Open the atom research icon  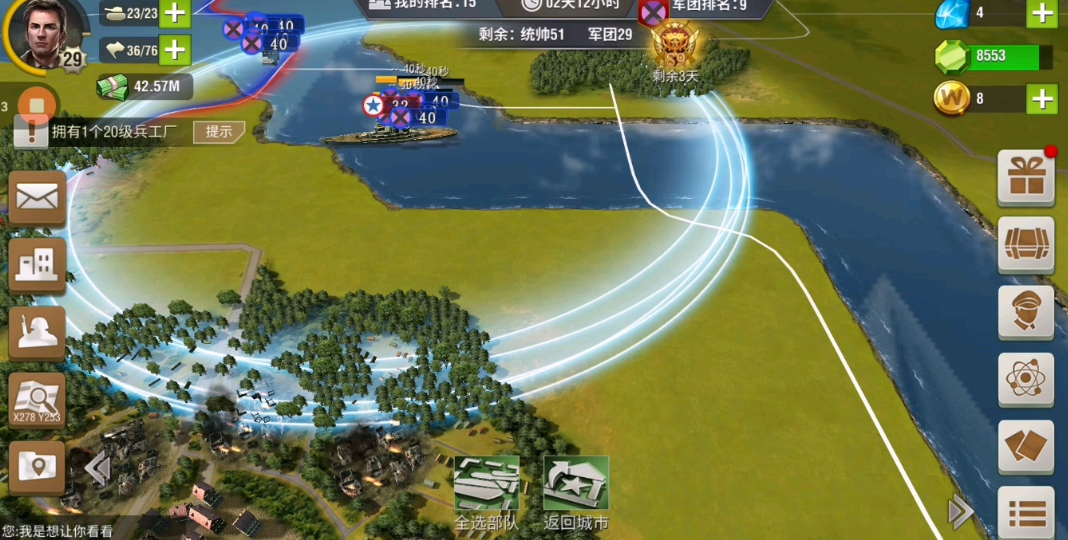[1026, 379]
